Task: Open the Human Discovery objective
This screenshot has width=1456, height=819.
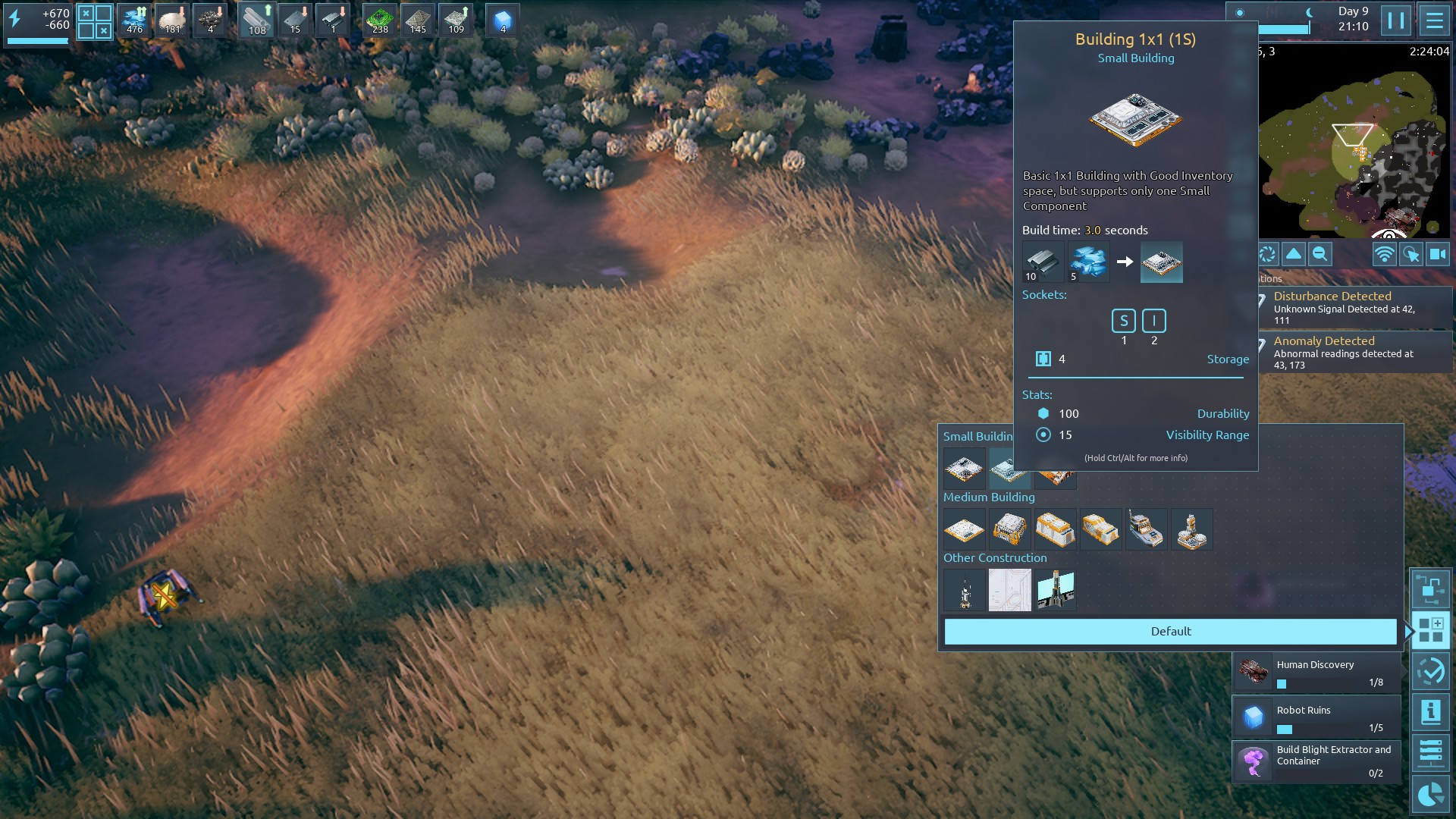Action: click(x=1316, y=672)
